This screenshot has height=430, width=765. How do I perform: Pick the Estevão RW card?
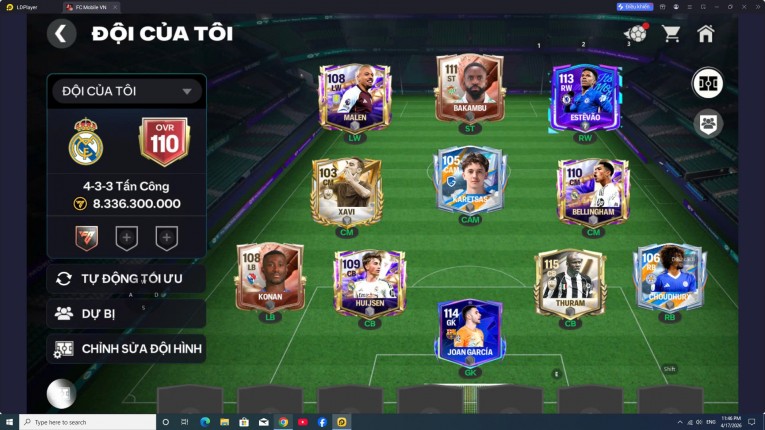click(585, 97)
